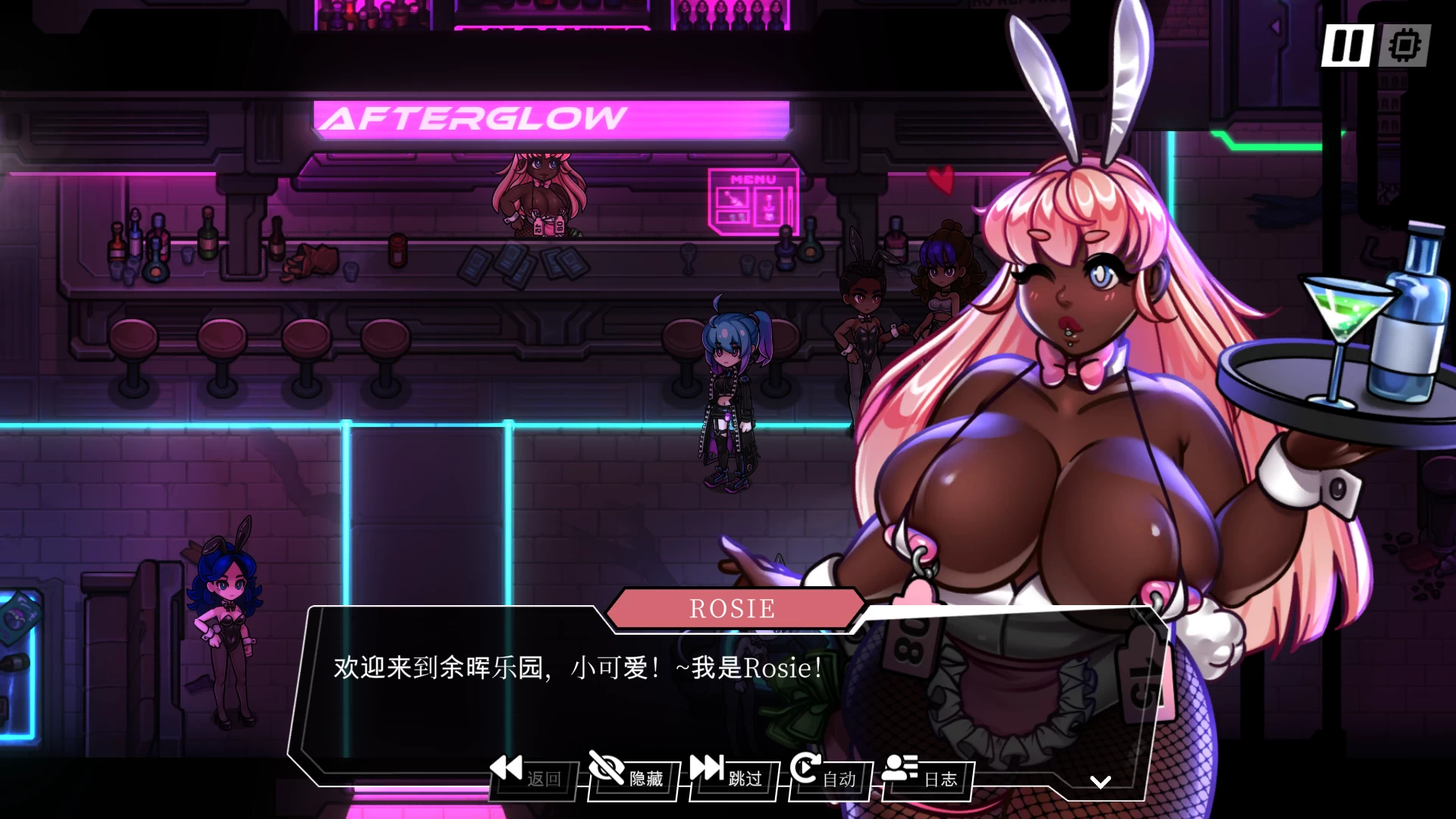
Task: Click the ROSIE name plate
Action: click(732, 607)
